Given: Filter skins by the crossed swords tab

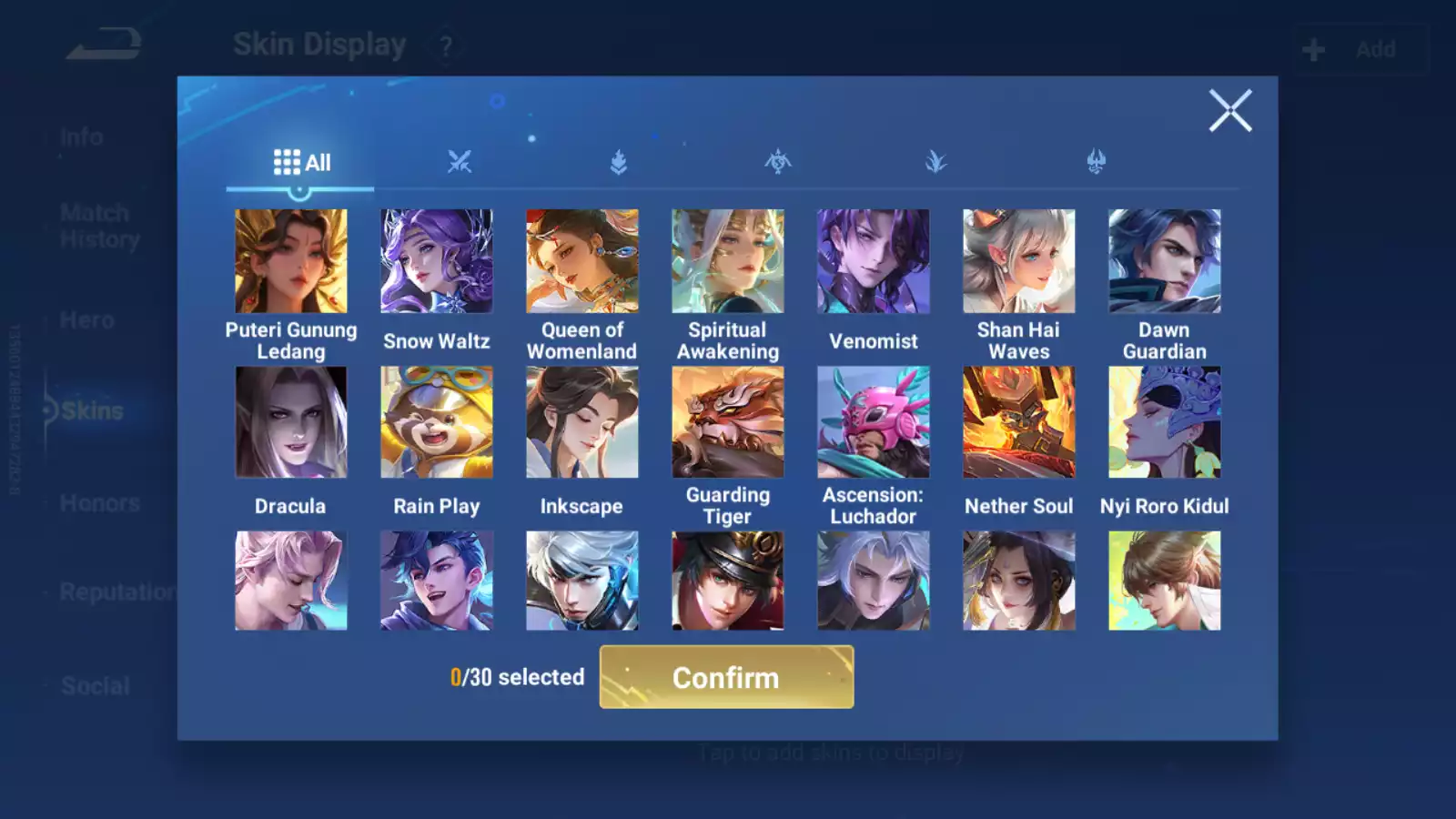Looking at the screenshot, I should (x=460, y=163).
